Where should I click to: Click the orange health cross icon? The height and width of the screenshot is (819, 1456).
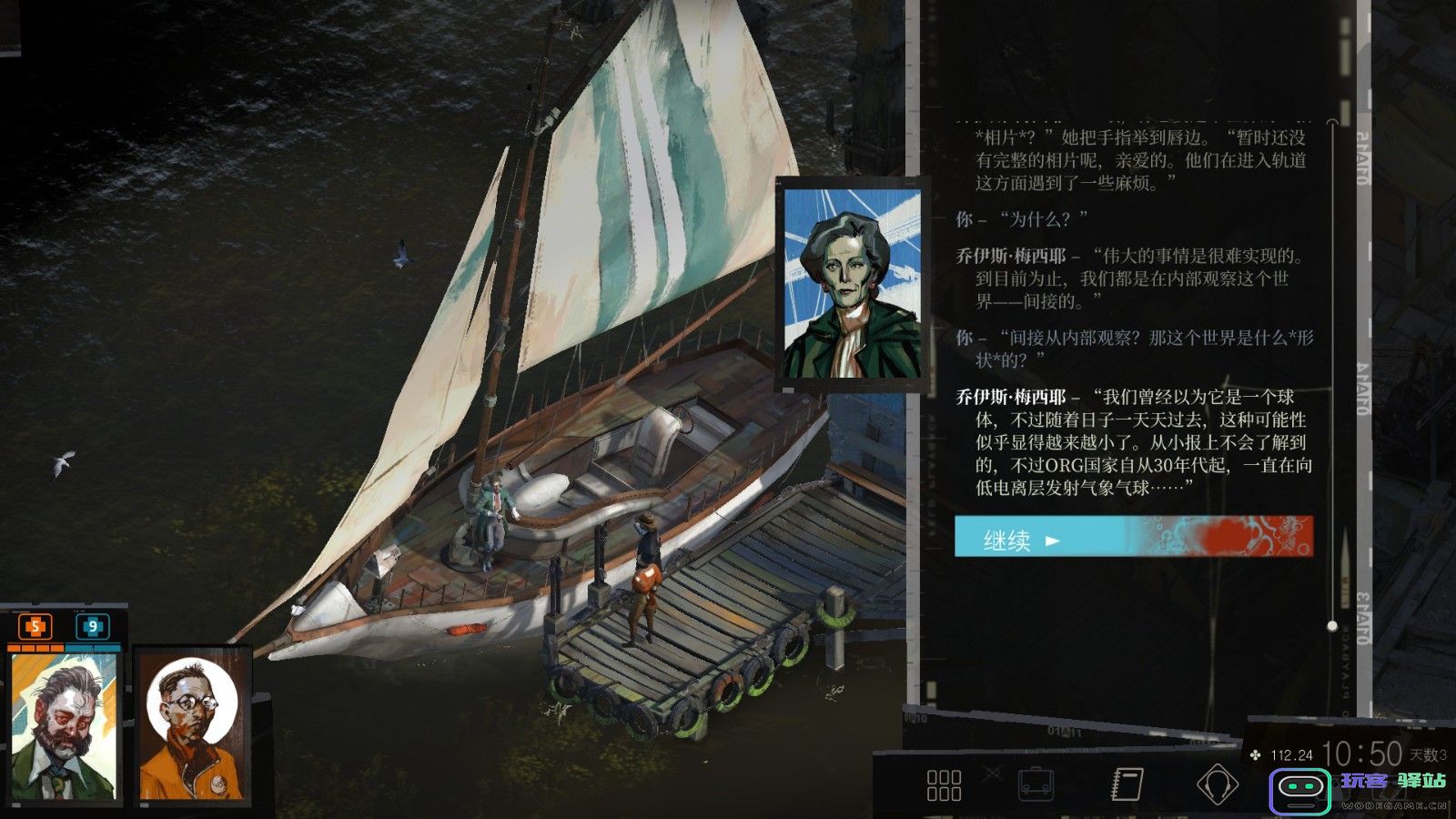point(35,626)
